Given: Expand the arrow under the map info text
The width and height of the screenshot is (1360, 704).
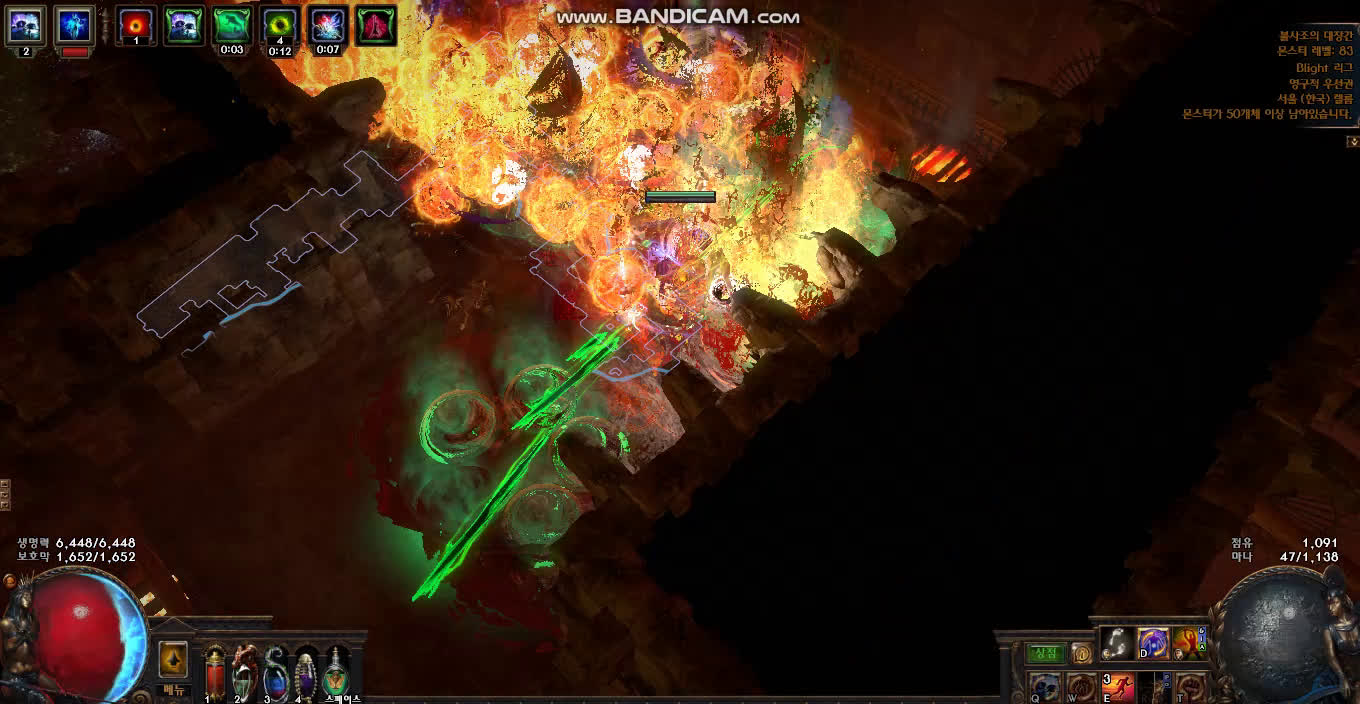Looking at the screenshot, I should tap(1351, 142).
